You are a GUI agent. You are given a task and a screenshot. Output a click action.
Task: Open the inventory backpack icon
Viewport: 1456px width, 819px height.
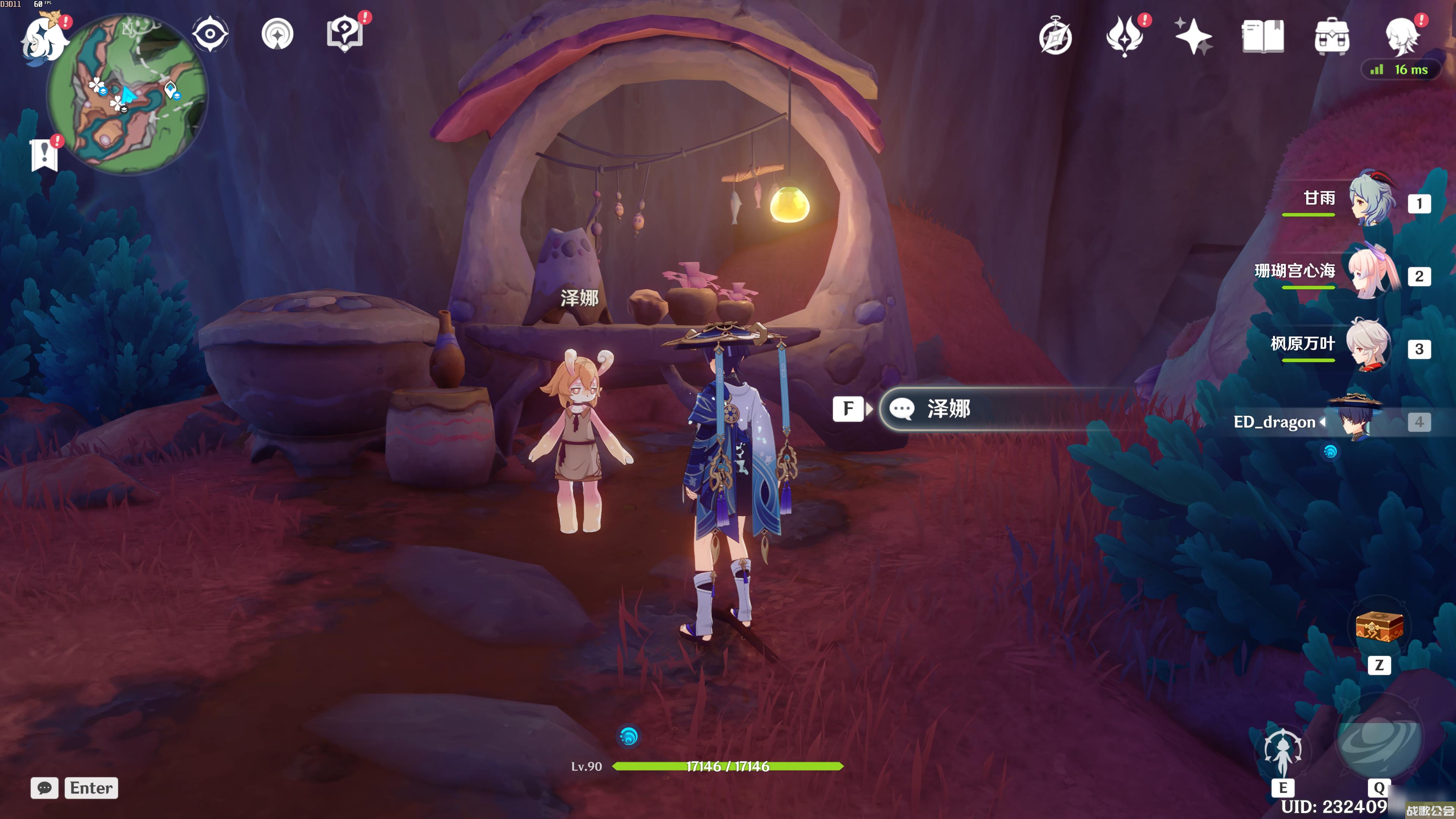coord(1332,37)
